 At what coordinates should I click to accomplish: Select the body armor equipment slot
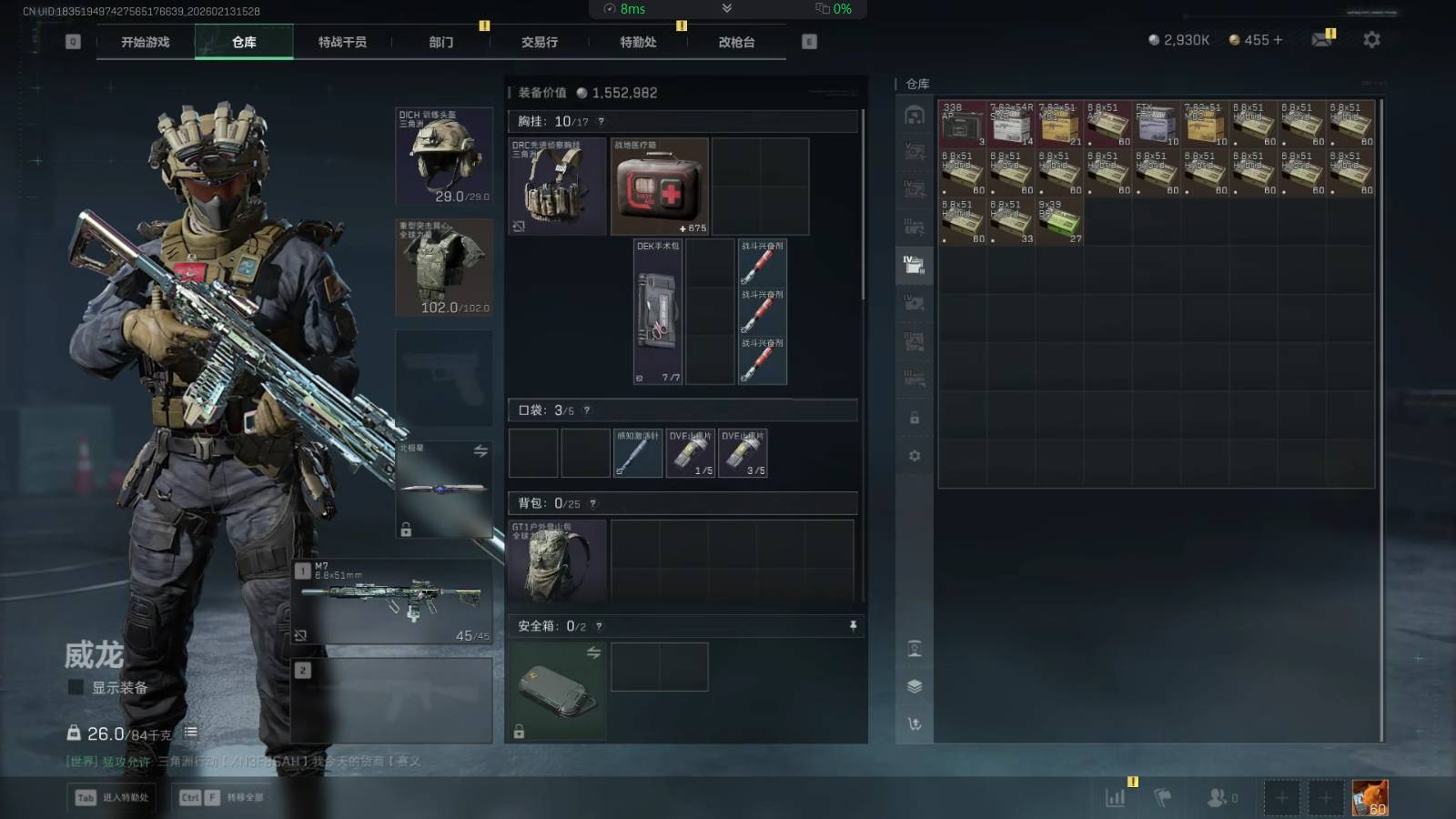click(x=444, y=268)
